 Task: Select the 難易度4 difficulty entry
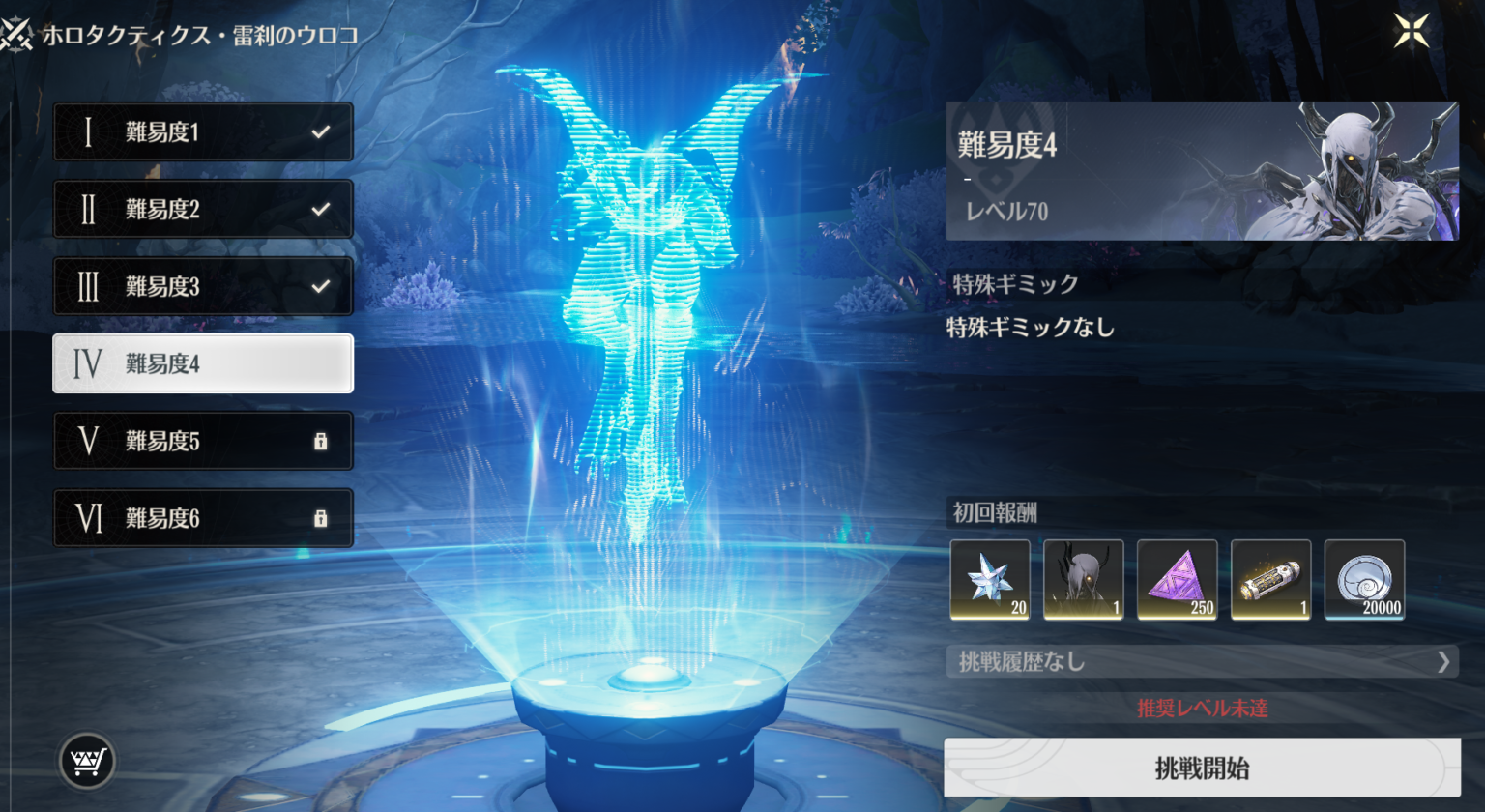pos(203,363)
